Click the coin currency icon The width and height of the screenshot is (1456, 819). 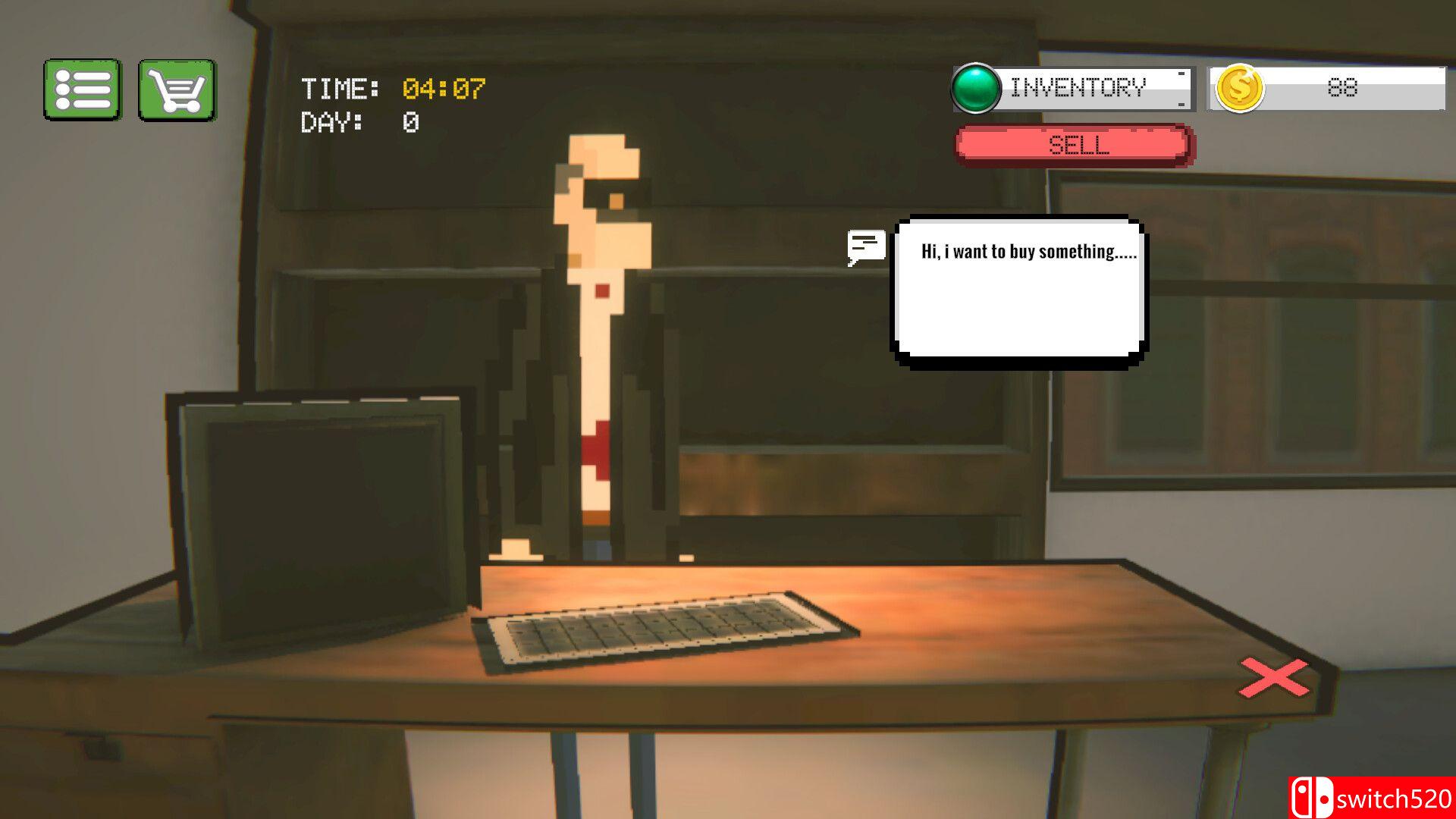[1239, 89]
